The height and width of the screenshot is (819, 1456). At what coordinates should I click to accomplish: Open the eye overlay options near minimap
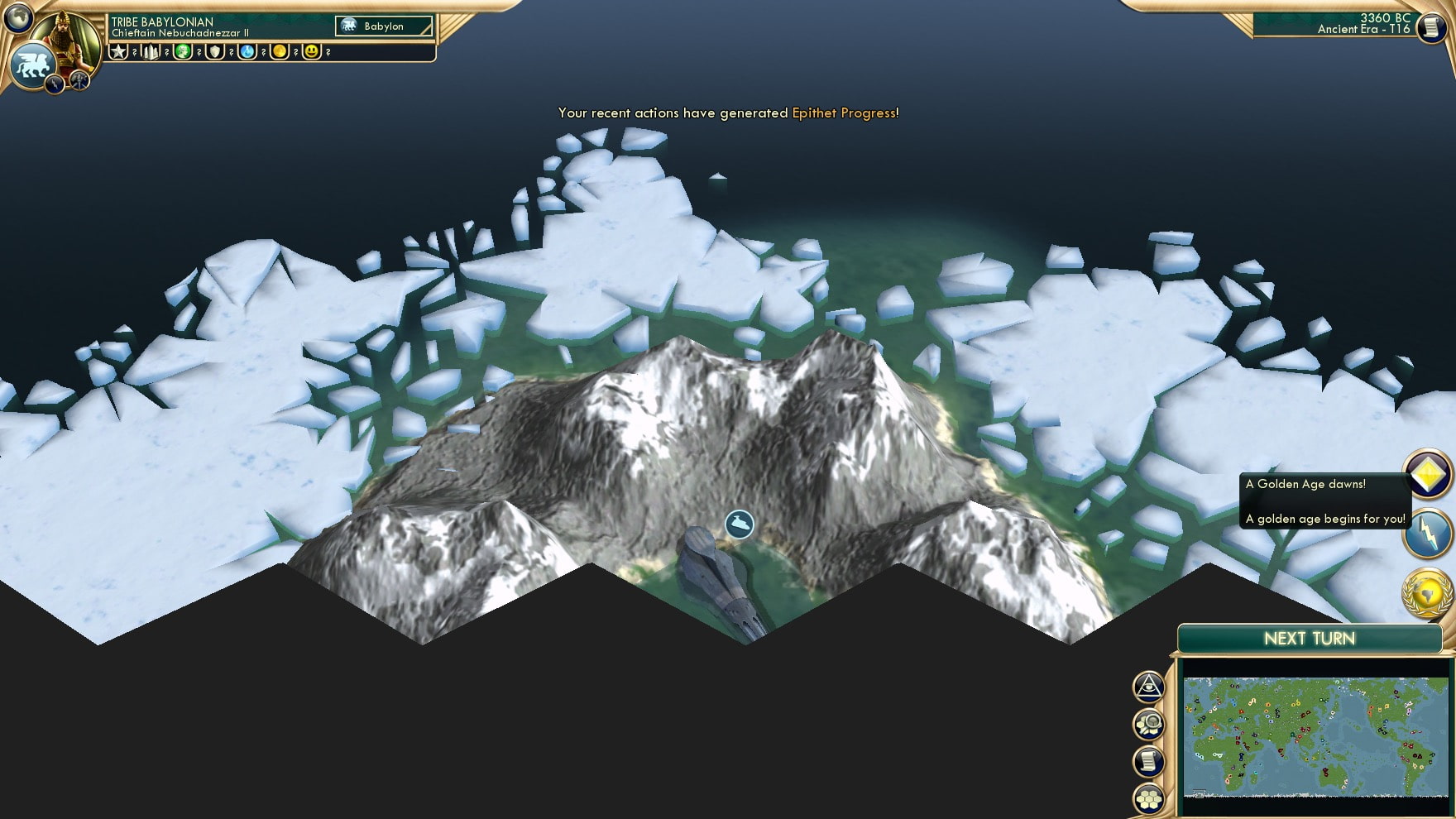click(1150, 687)
